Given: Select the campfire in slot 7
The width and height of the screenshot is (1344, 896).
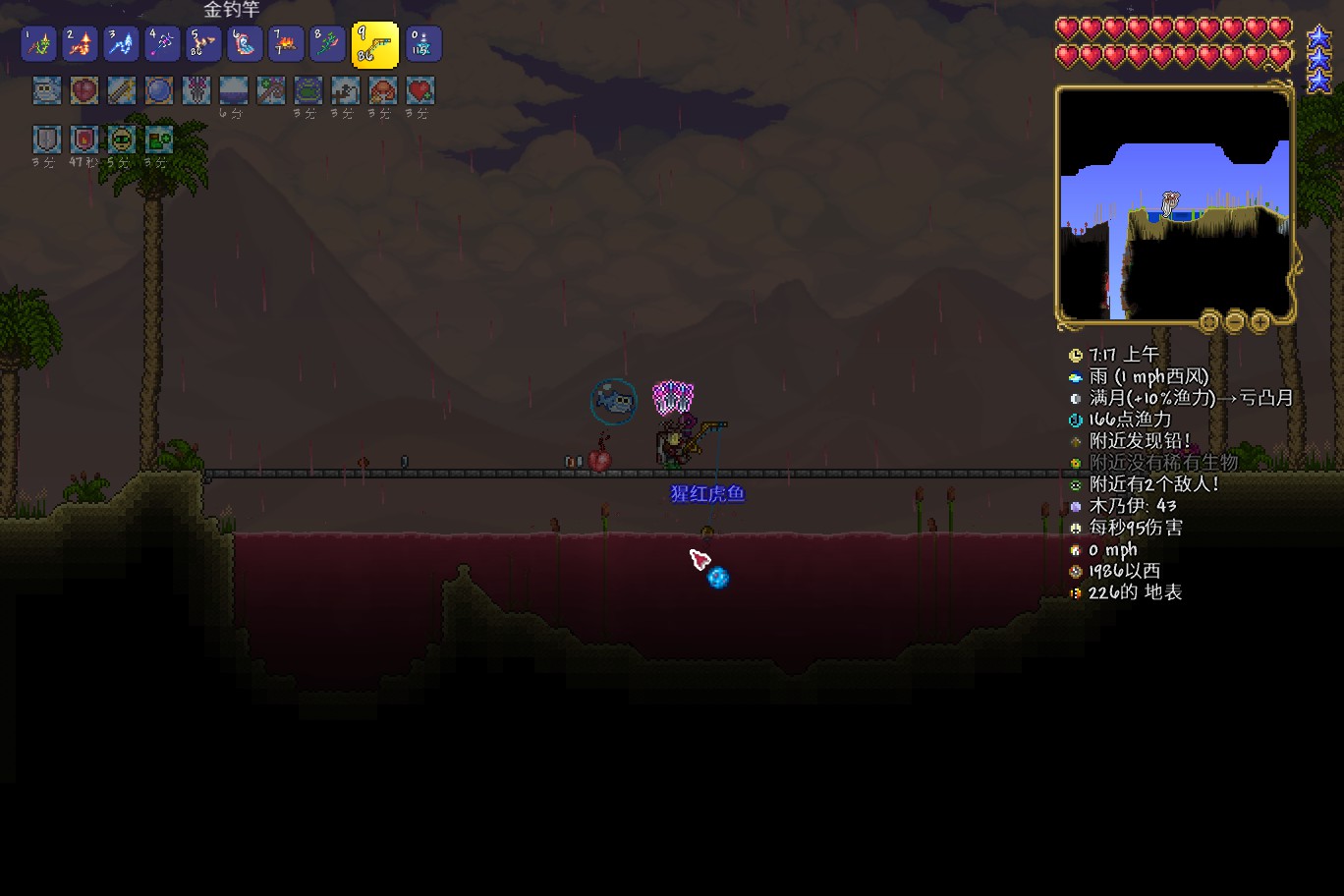Looking at the screenshot, I should click(286, 44).
